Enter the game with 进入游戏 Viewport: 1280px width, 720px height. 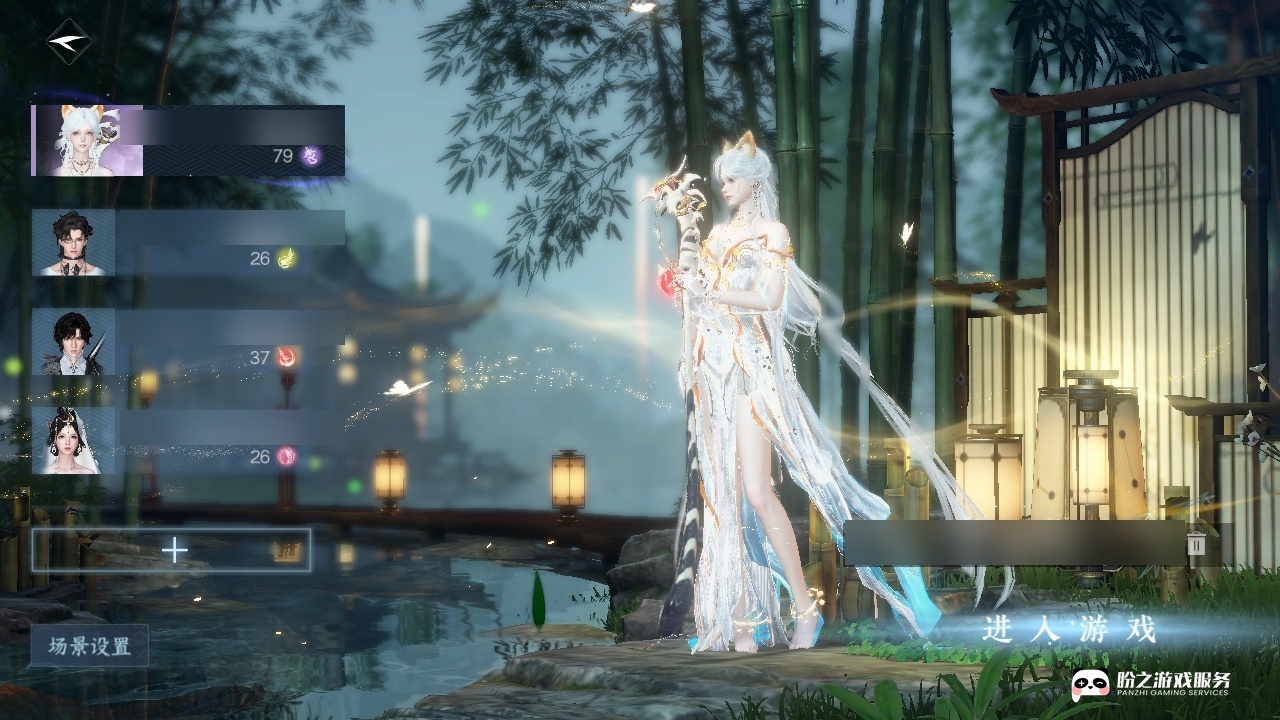(x=1069, y=630)
